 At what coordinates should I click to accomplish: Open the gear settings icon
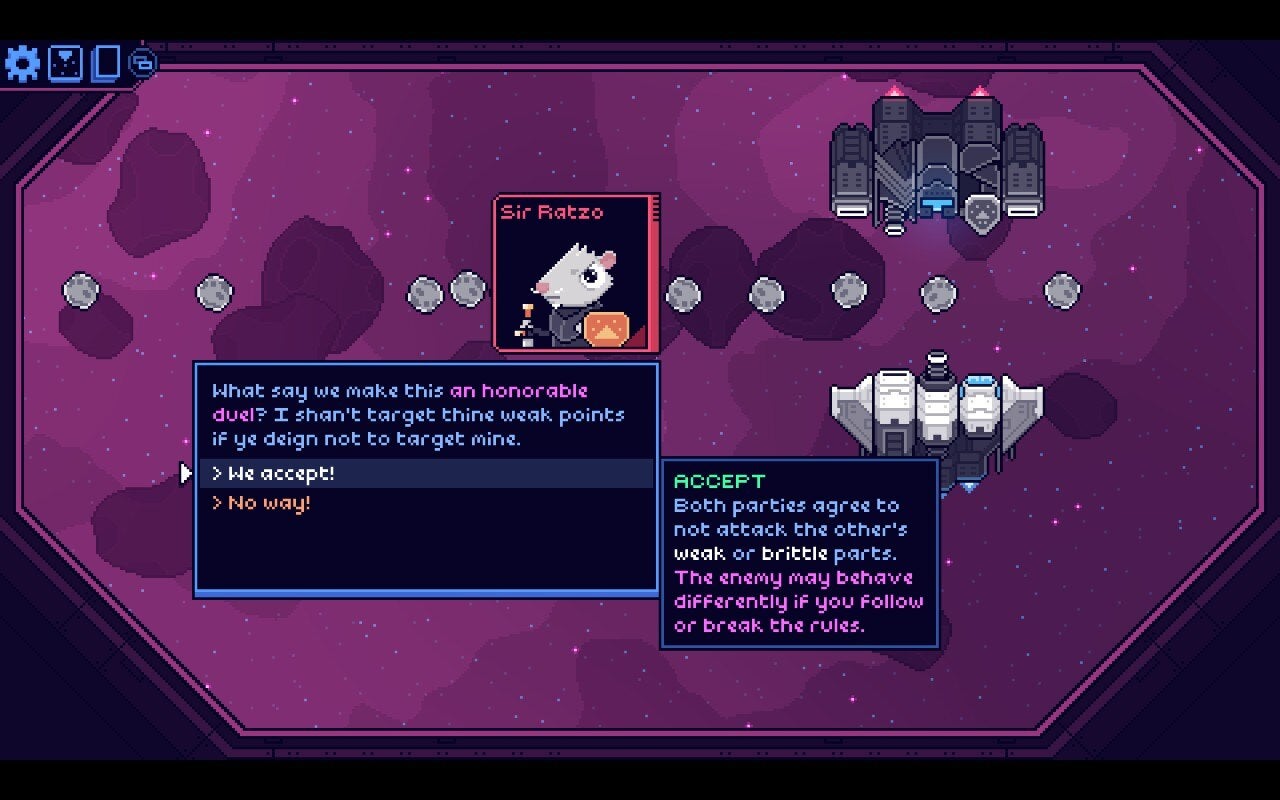point(22,64)
